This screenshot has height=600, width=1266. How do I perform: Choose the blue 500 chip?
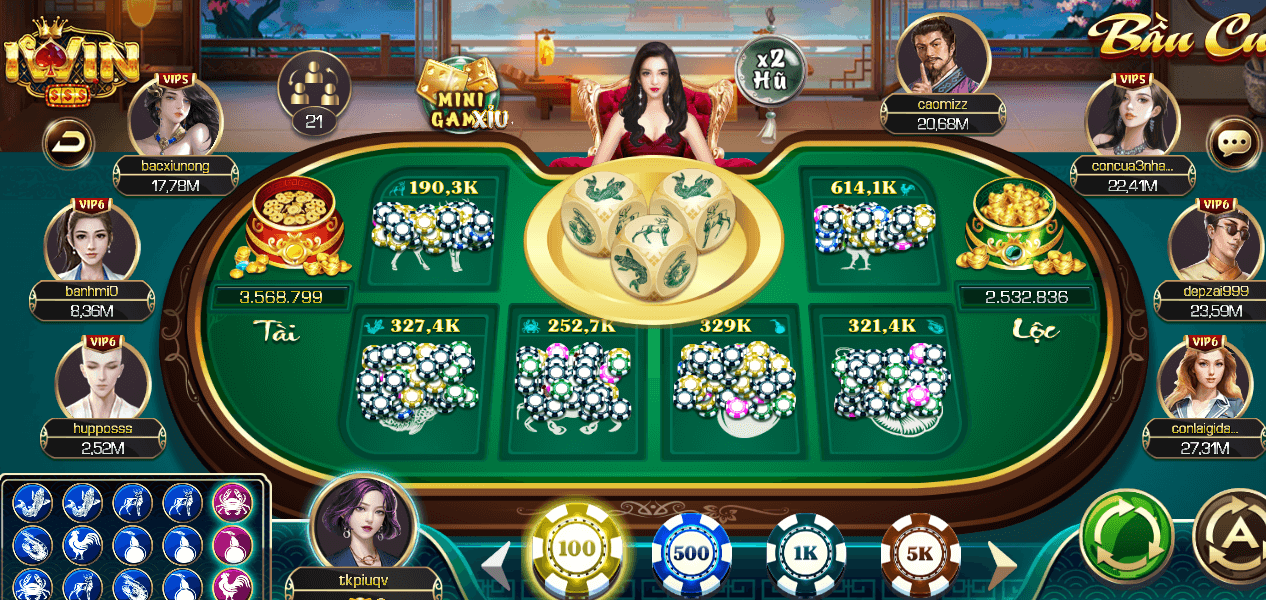(691, 553)
